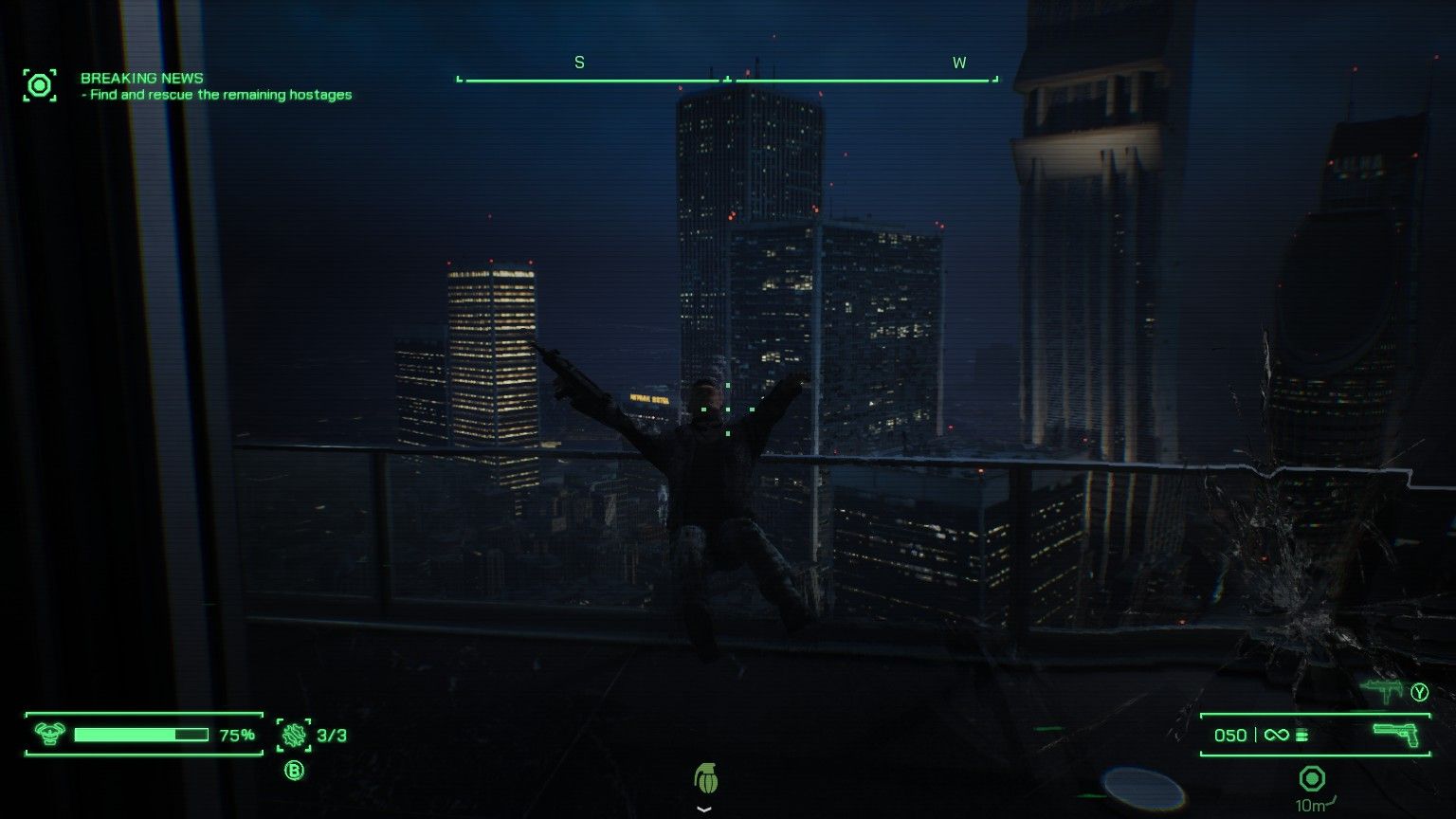Select the S marker on the compass
Viewport: 1456px width, 819px height.
[x=577, y=63]
